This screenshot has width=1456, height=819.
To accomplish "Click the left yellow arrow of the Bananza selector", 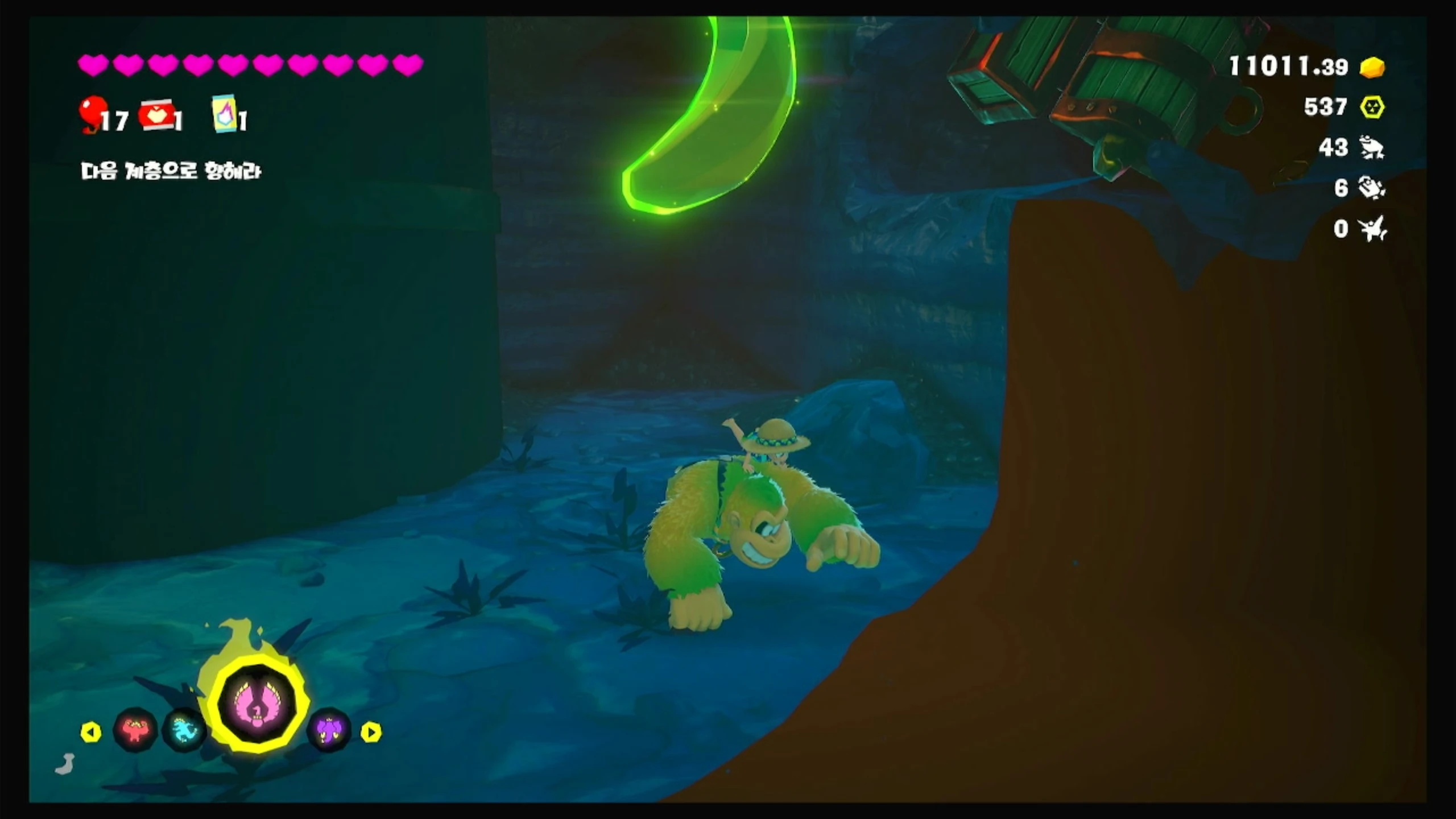I will click(x=91, y=732).
